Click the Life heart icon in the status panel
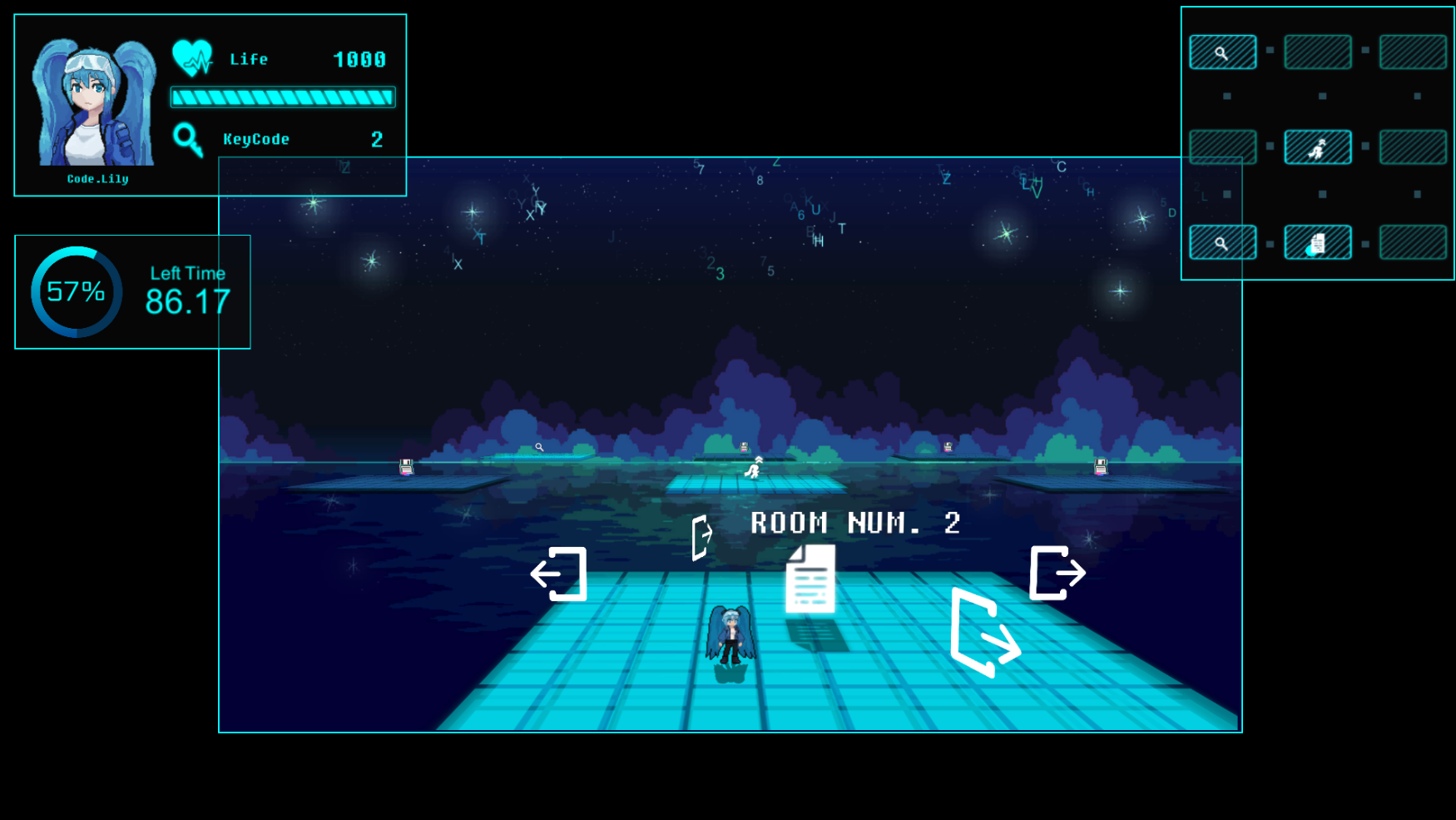Viewport: 1456px width, 820px height. point(193,57)
